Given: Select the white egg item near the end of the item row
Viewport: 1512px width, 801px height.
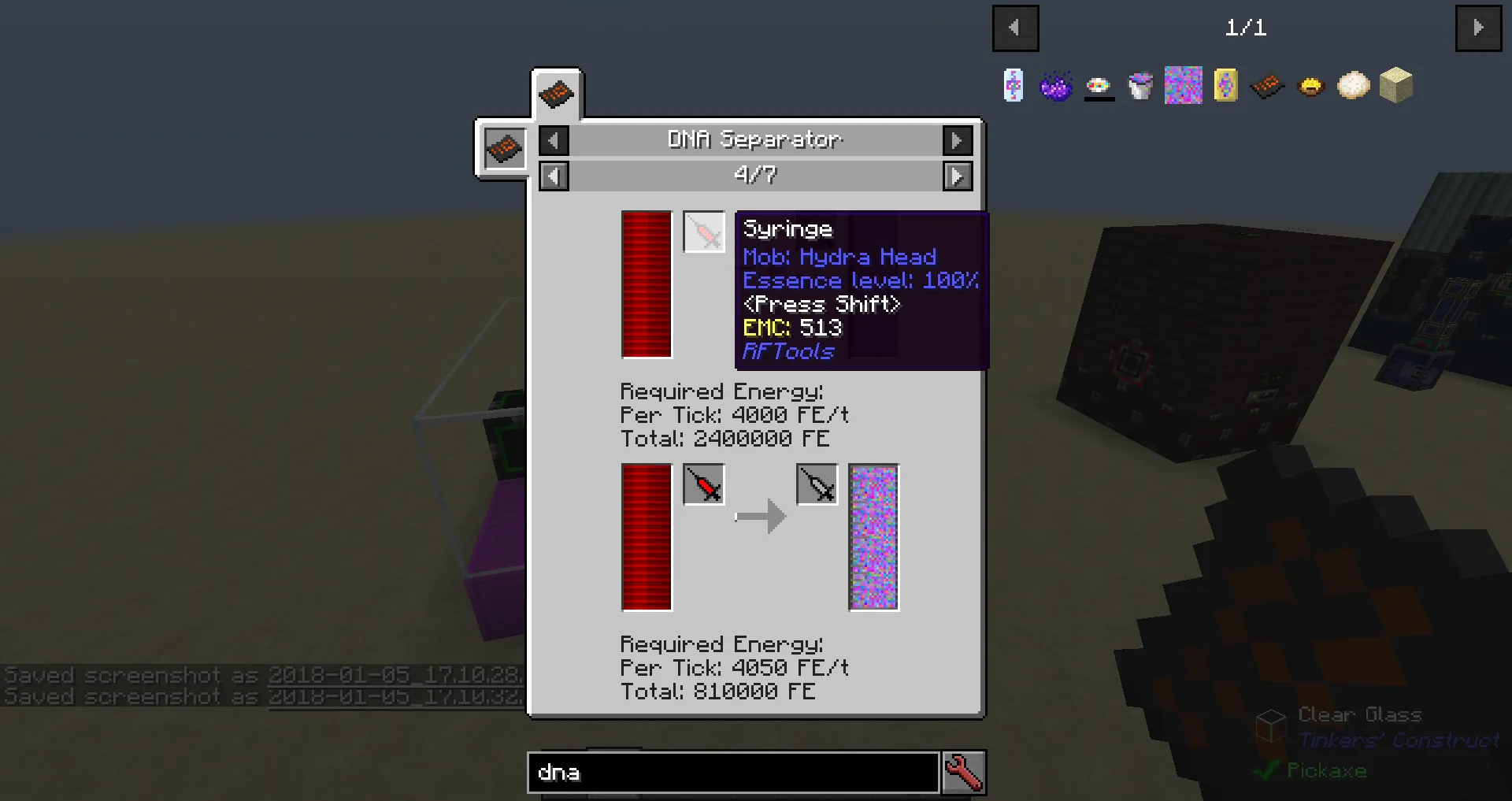Looking at the screenshot, I should (x=1353, y=86).
